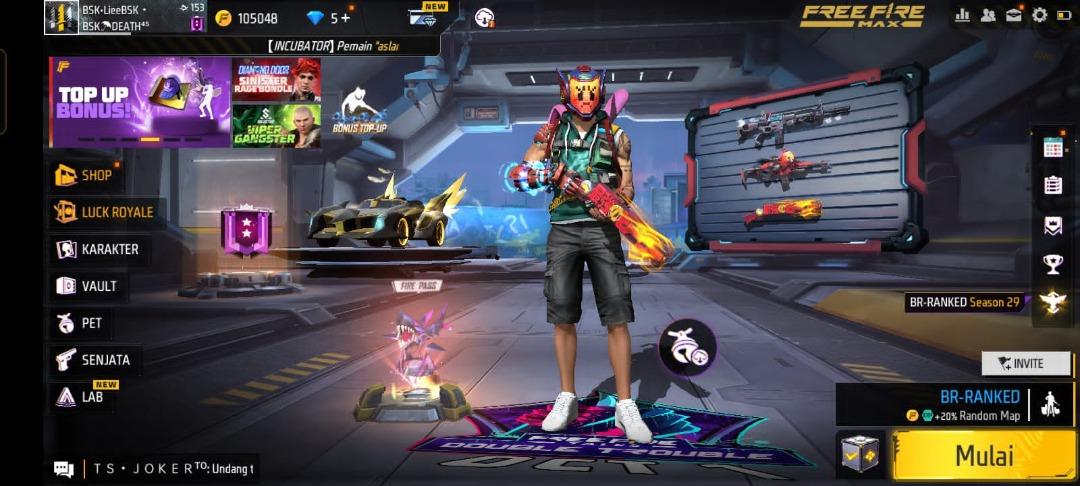Viewport: 1080px width, 486px height.
Task: View the leaderboard bar-chart icon
Action: click(963, 15)
